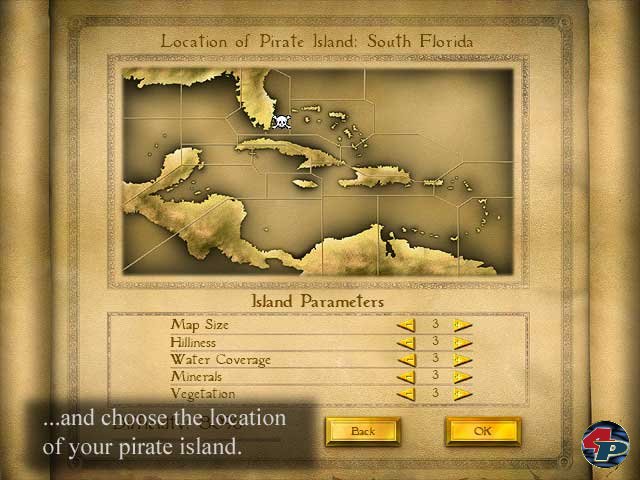The width and height of the screenshot is (640, 480).
Task: Raise the Hilliness setting
Action: pos(462,342)
